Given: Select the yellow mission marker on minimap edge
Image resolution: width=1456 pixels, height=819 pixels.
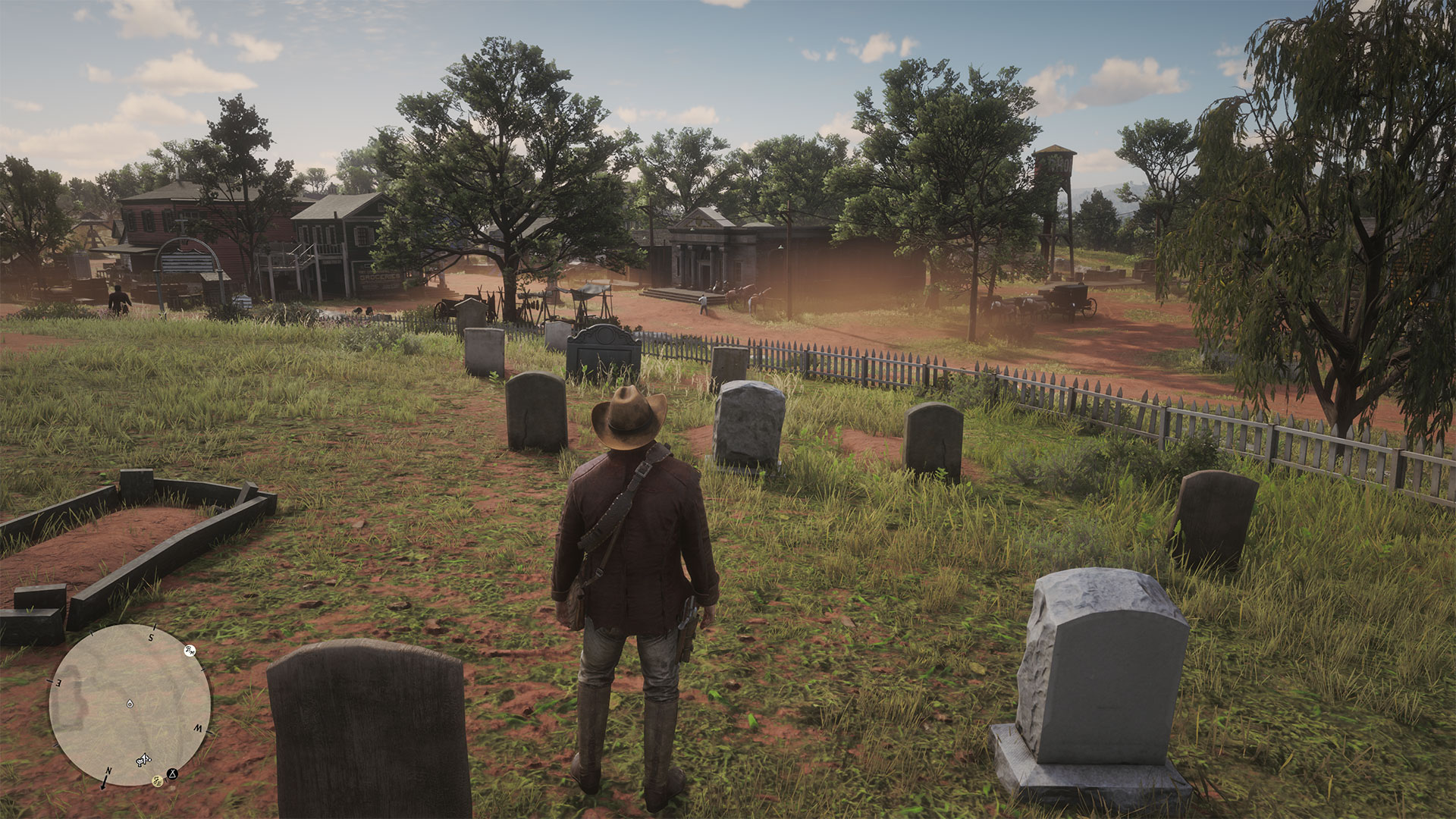Looking at the screenshot, I should pyautogui.click(x=158, y=780).
